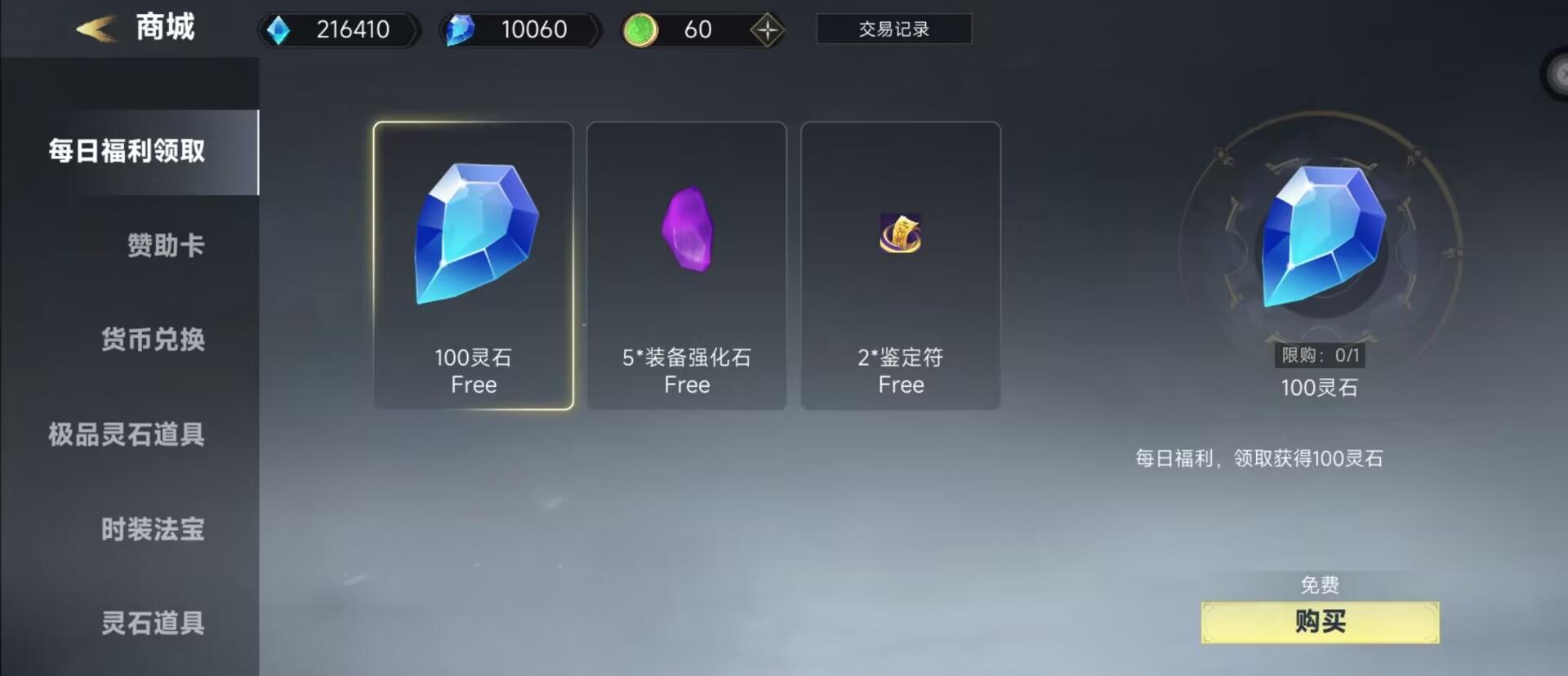Open the diamond-shaped currency recharge icon

point(766,29)
